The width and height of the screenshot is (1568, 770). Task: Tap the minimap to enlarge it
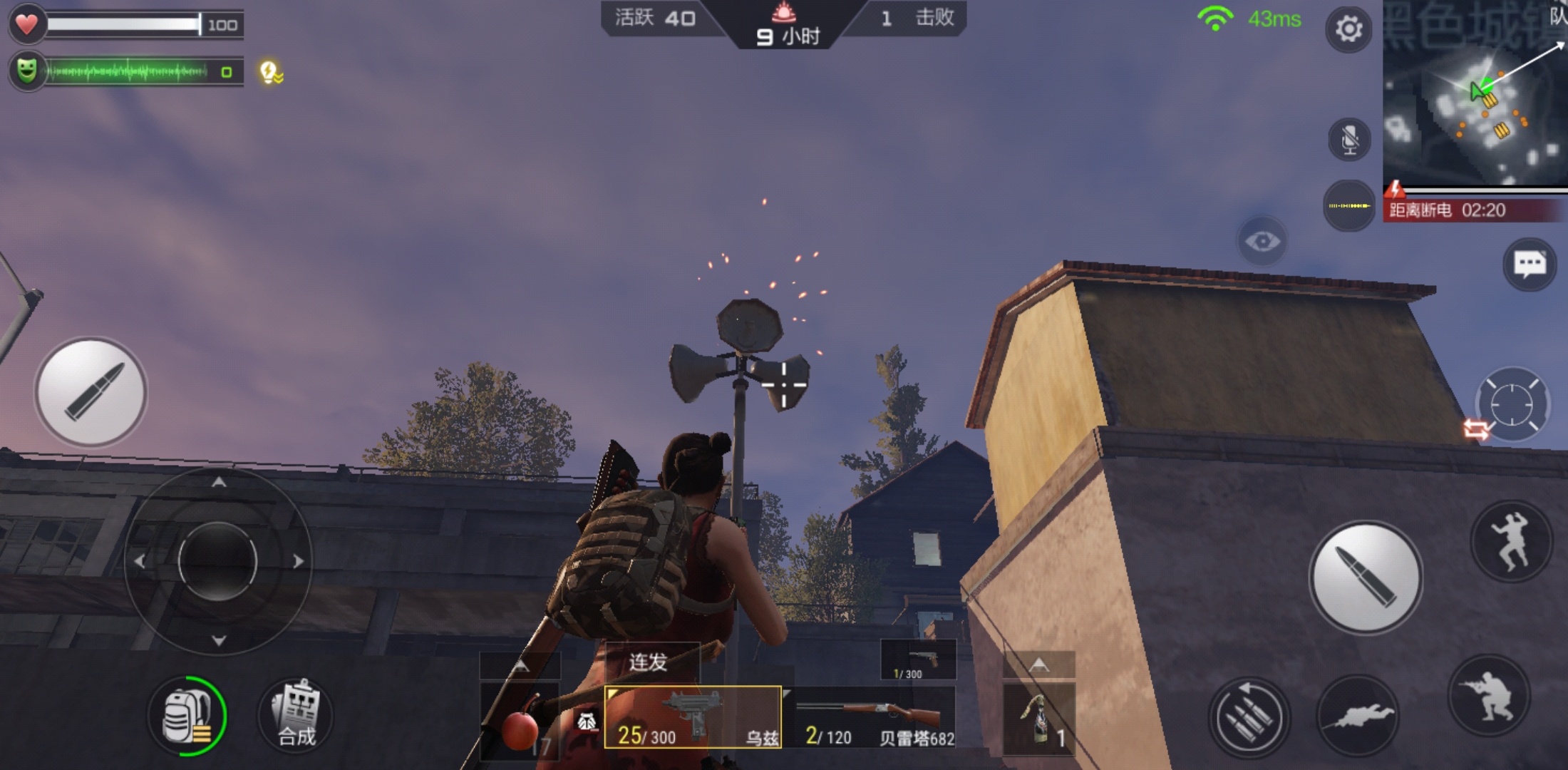tap(1474, 93)
